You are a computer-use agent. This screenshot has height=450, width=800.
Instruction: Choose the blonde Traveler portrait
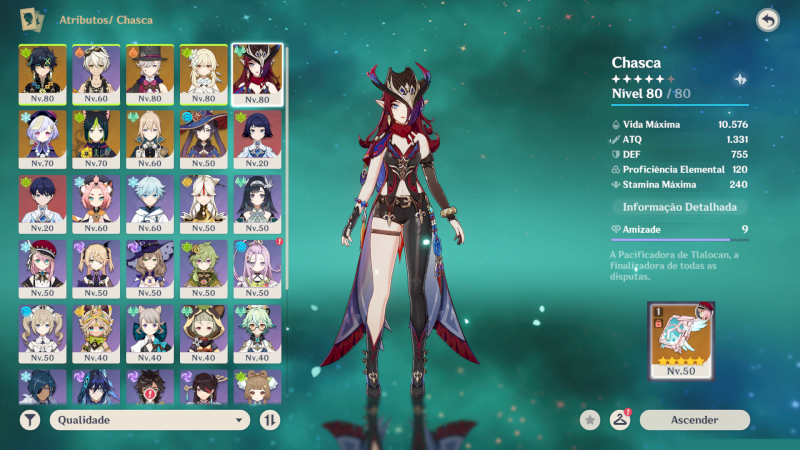[x=204, y=70]
